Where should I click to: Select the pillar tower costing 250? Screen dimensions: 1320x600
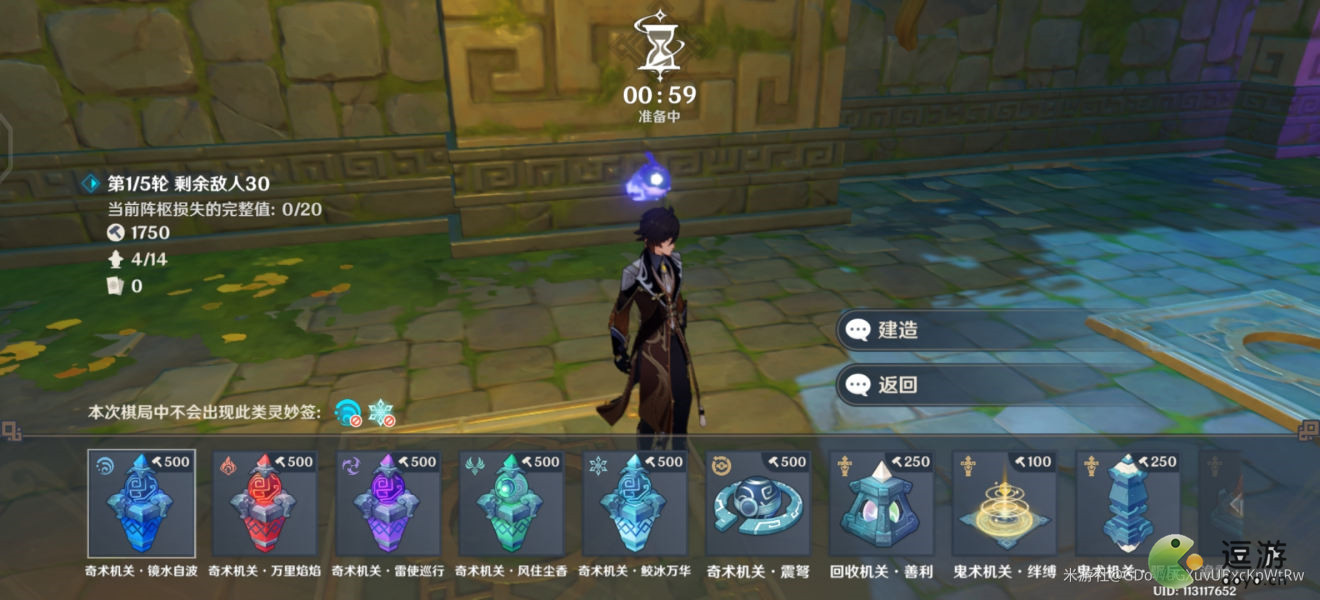tap(1128, 503)
